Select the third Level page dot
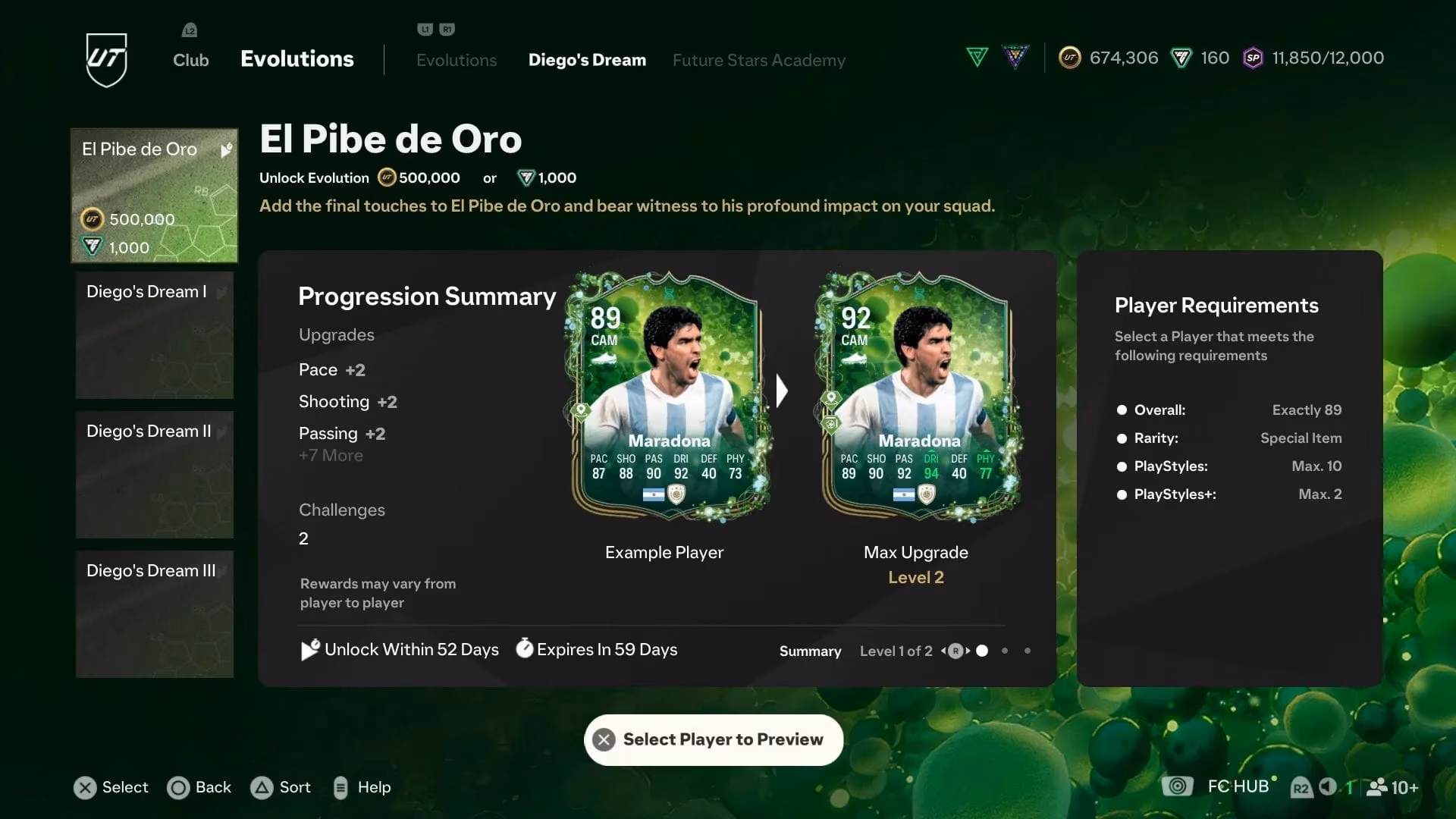Screen dimensions: 1456x819 (1028, 651)
